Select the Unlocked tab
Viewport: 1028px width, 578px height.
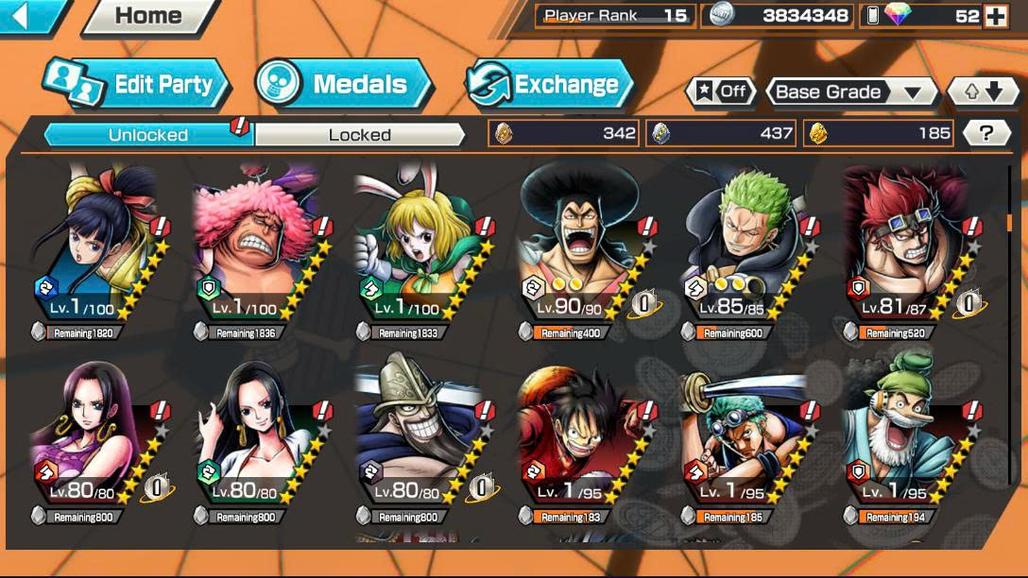(148, 134)
